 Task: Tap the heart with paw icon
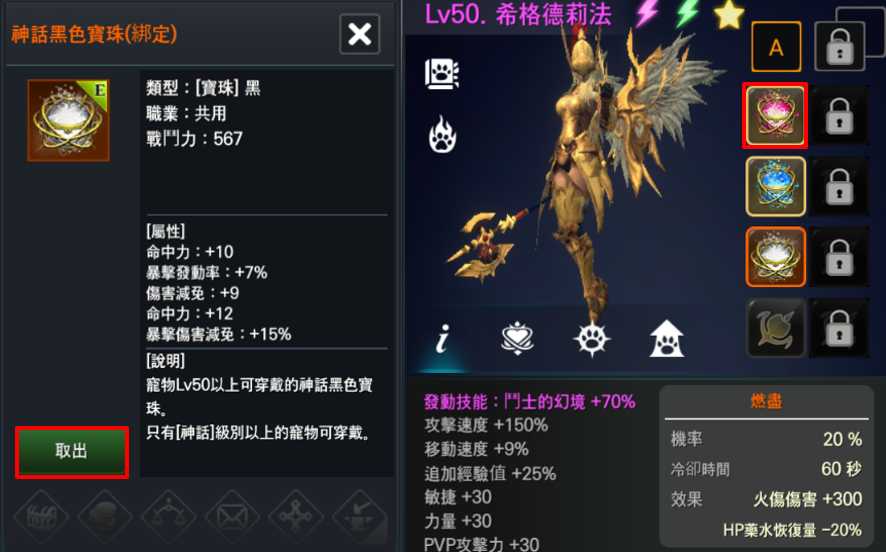coord(518,339)
